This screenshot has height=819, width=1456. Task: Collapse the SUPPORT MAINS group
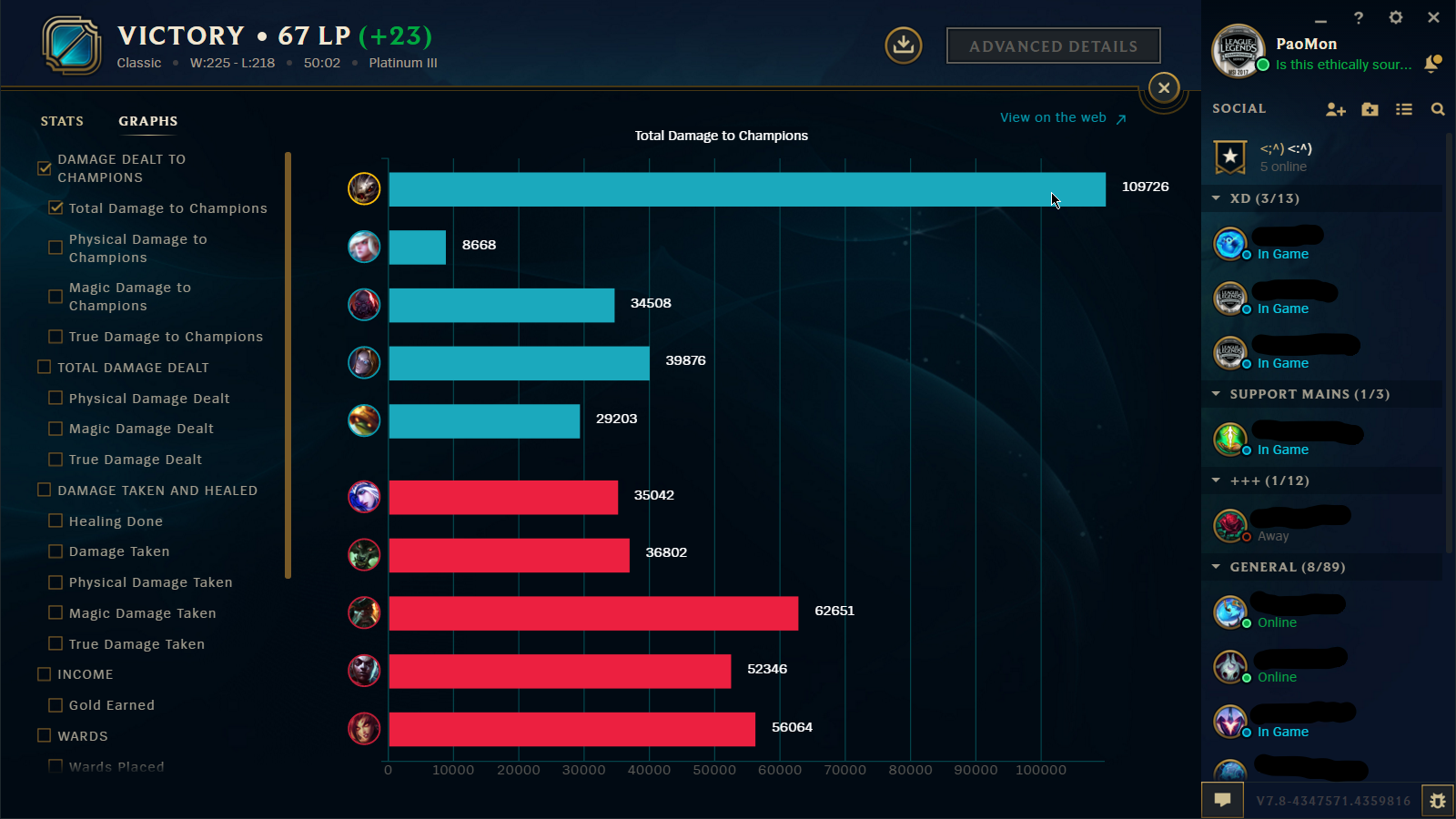pyautogui.click(x=1218, y=393)
